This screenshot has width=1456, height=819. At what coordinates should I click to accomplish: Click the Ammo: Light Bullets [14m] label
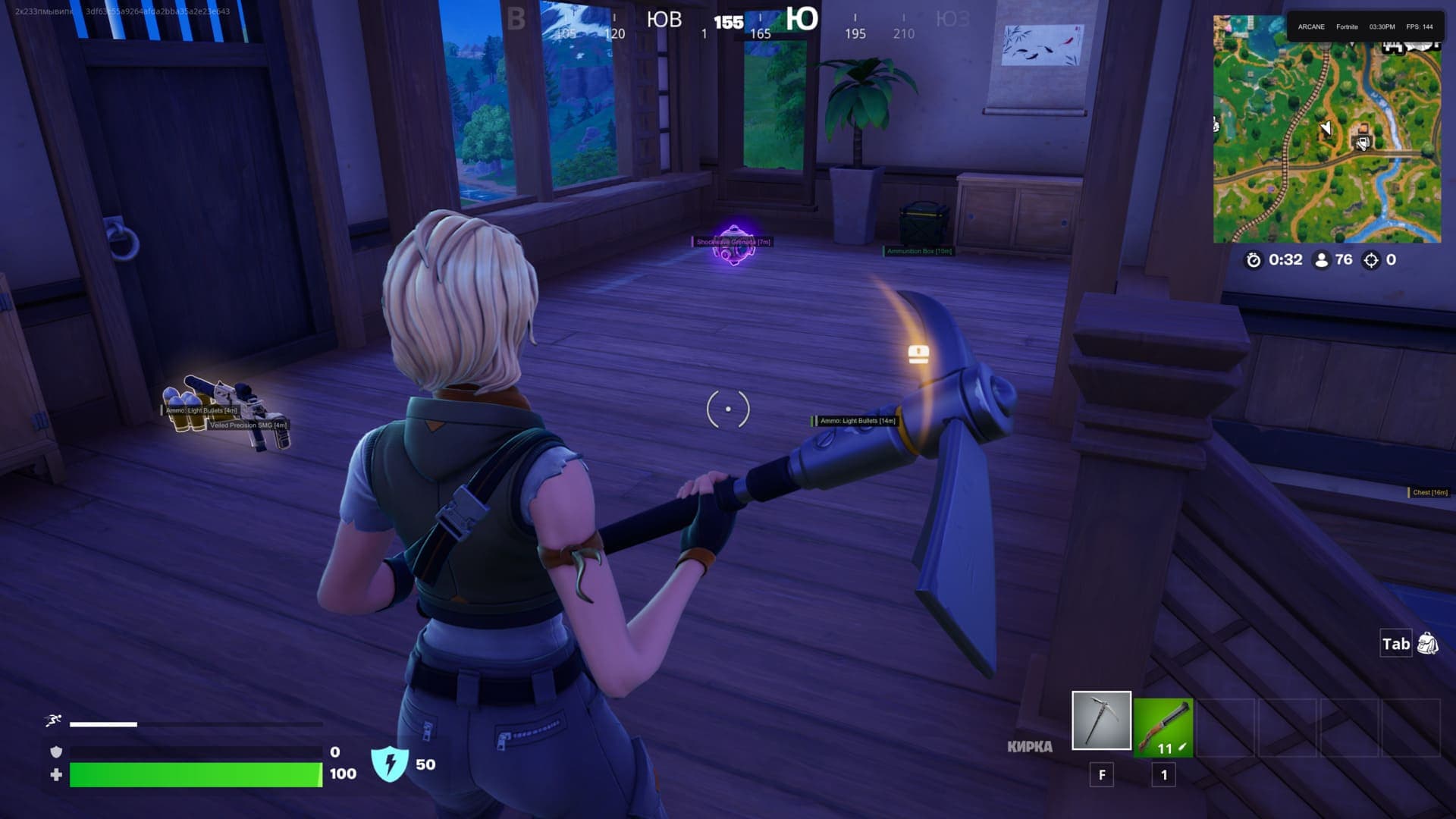pos(858,421)
